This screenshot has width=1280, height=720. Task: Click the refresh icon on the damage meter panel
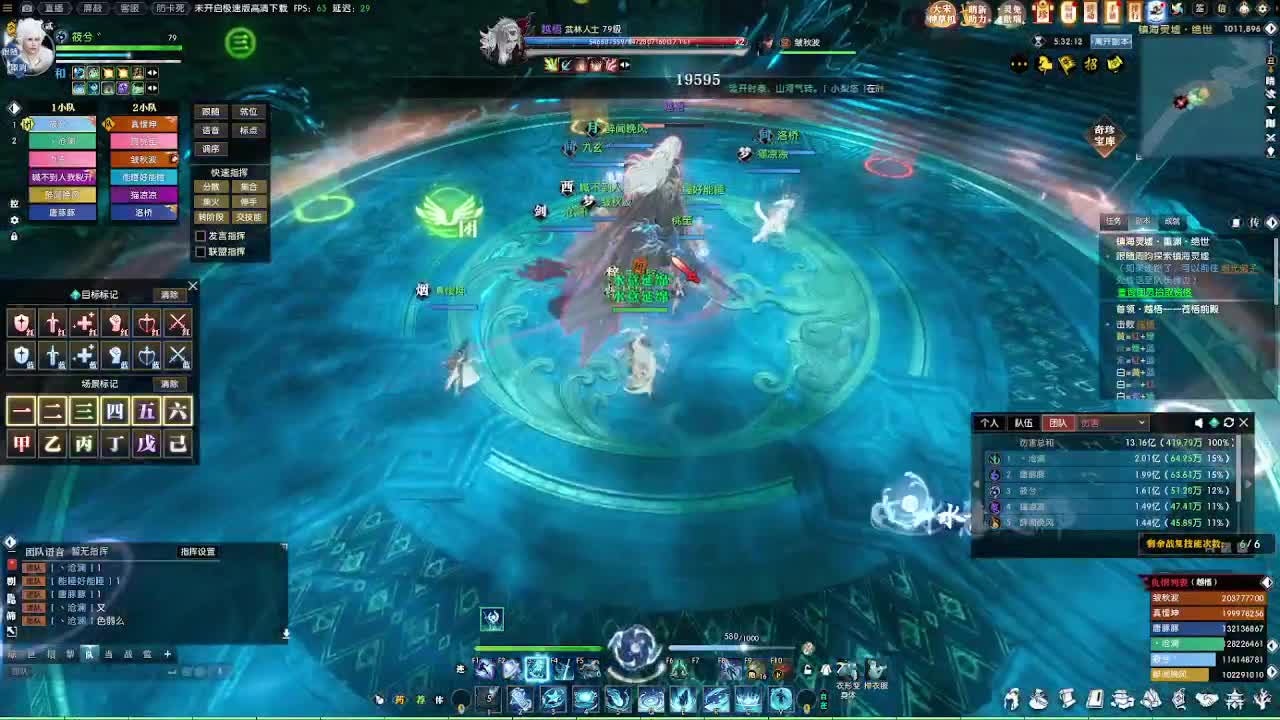(1228, 422)
